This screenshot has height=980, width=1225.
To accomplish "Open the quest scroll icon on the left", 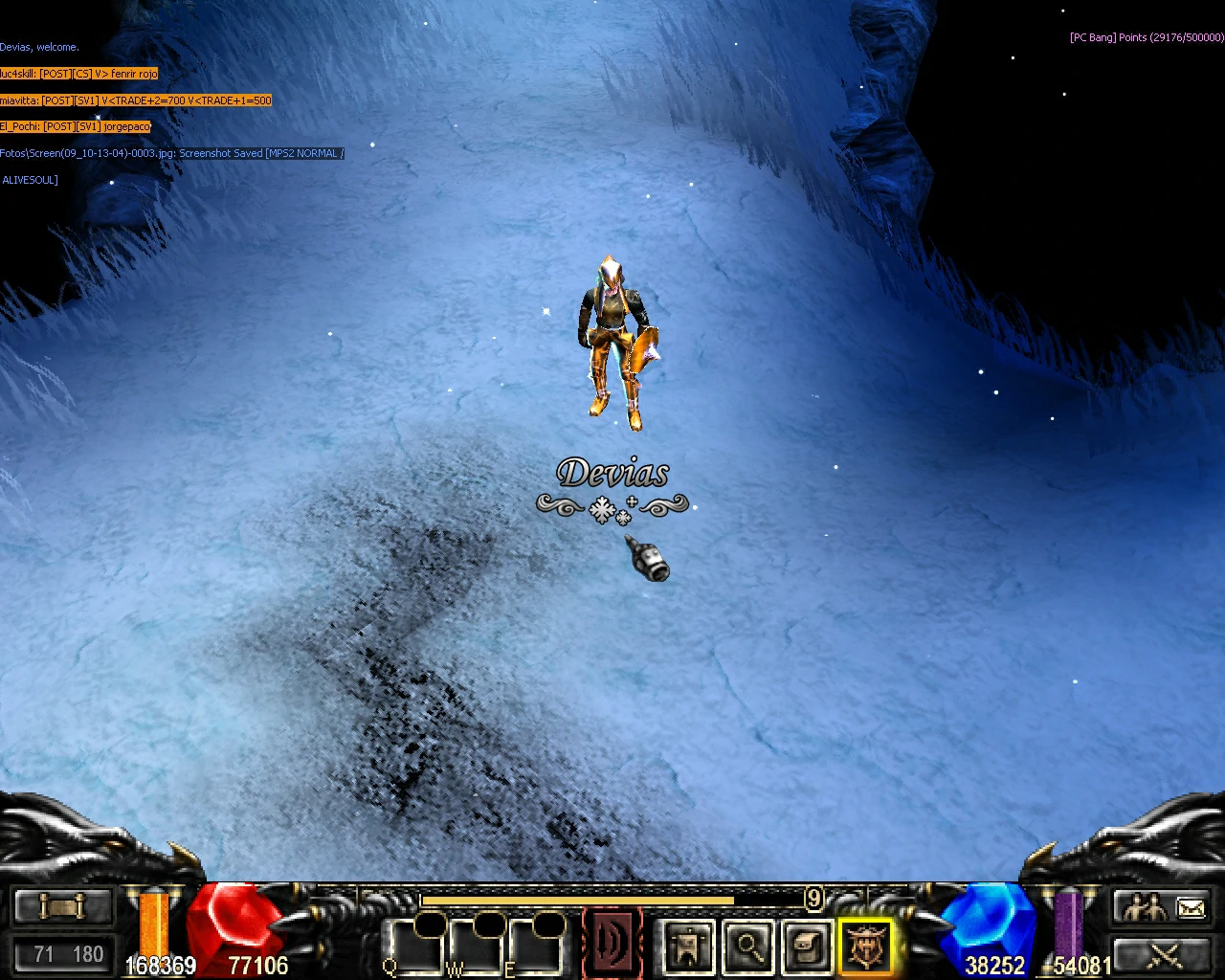I will 61,905.
